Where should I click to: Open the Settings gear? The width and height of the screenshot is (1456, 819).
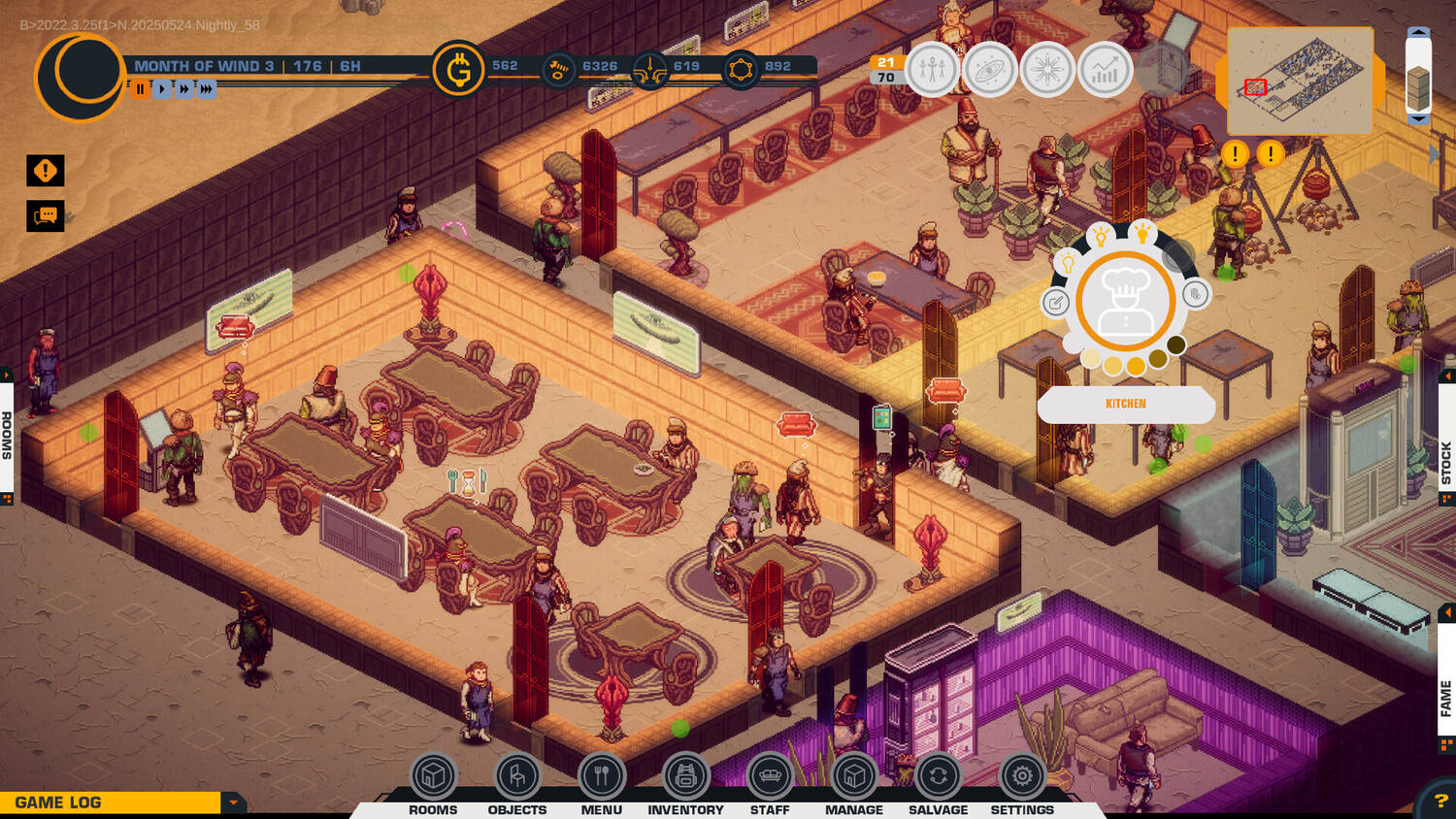[x=1022, y=776]
